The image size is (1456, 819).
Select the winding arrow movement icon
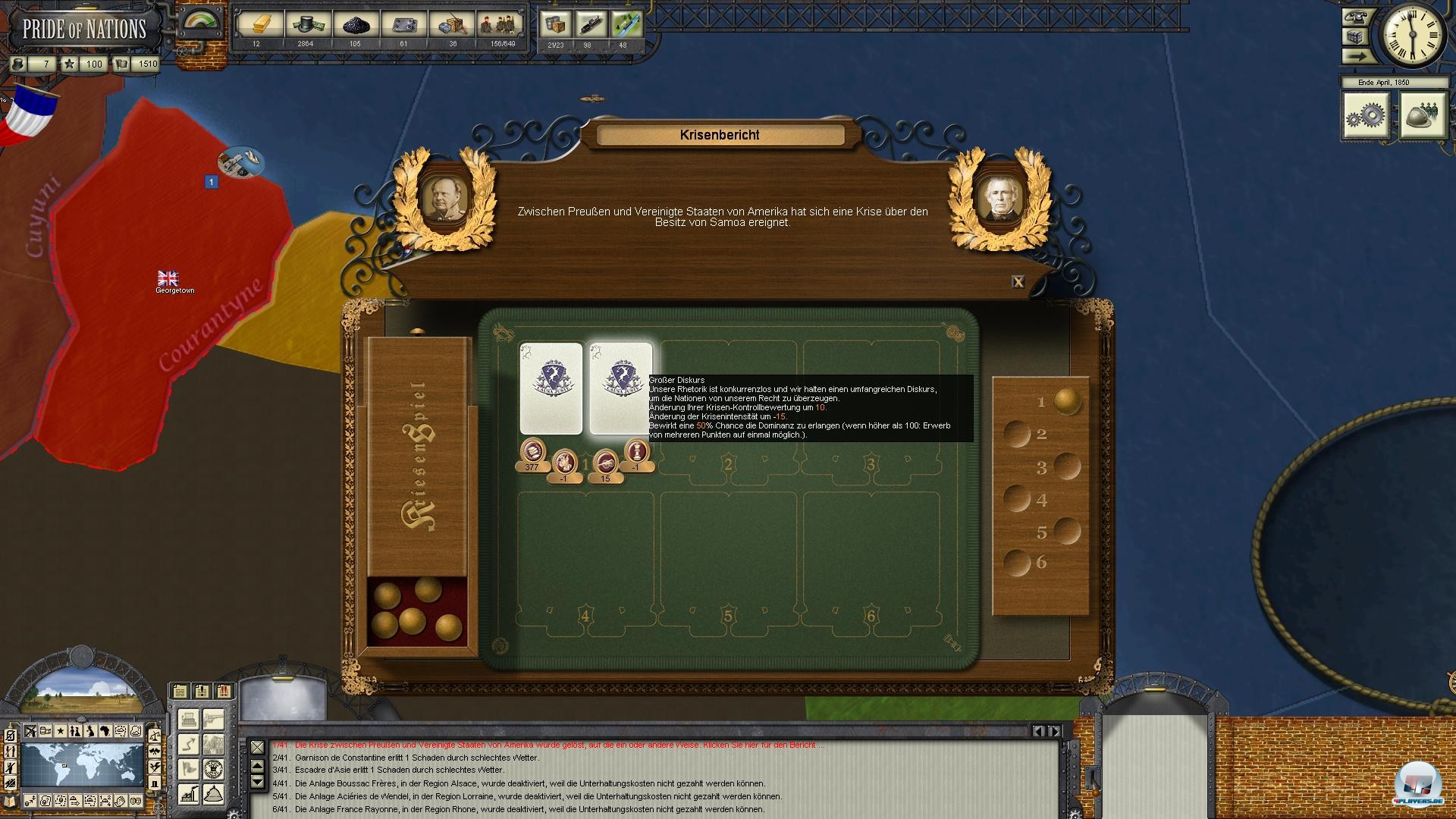coord(189,744)
